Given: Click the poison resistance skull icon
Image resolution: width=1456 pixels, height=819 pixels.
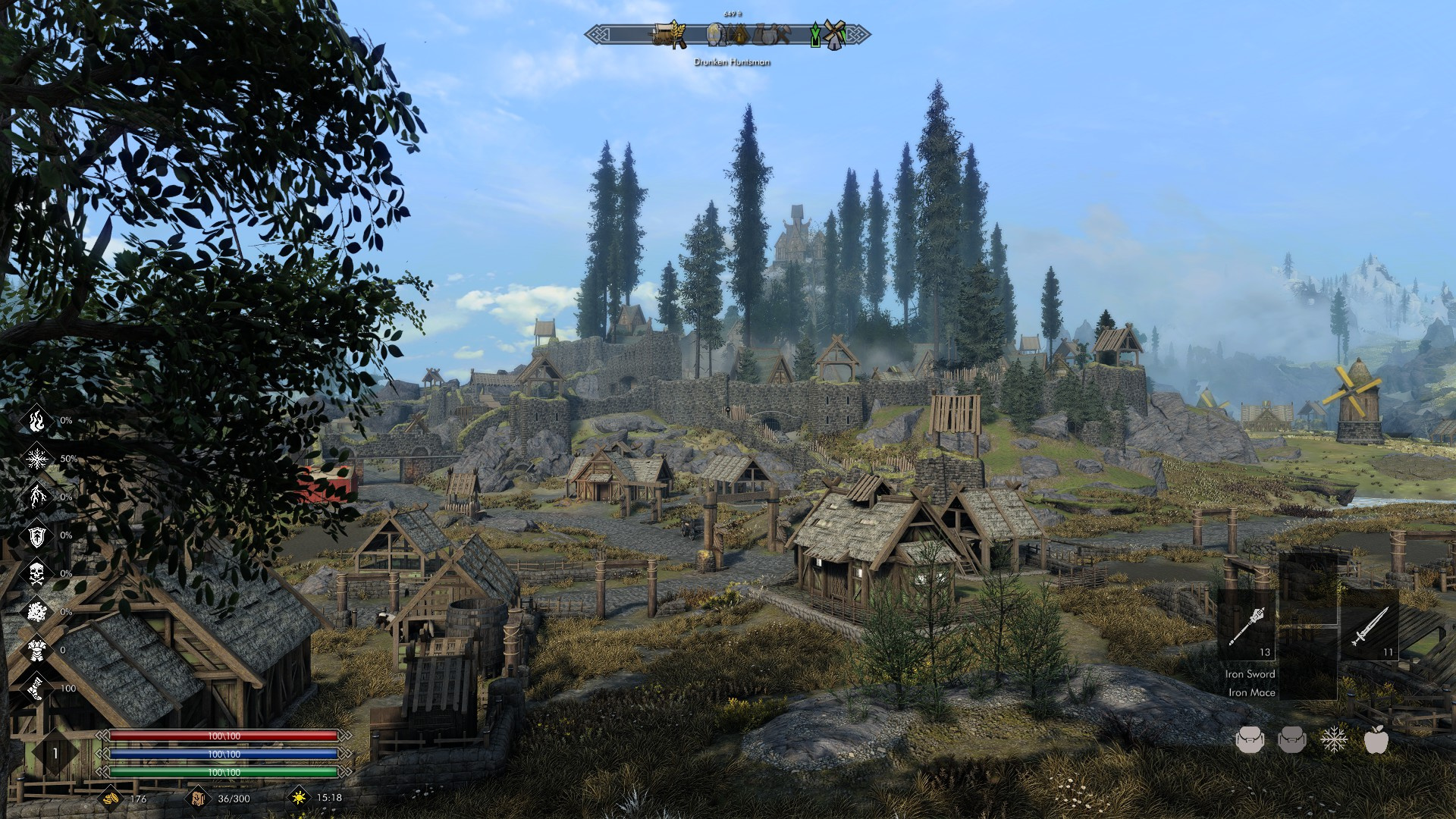Looking at the screenshot, I should [36, 573].
